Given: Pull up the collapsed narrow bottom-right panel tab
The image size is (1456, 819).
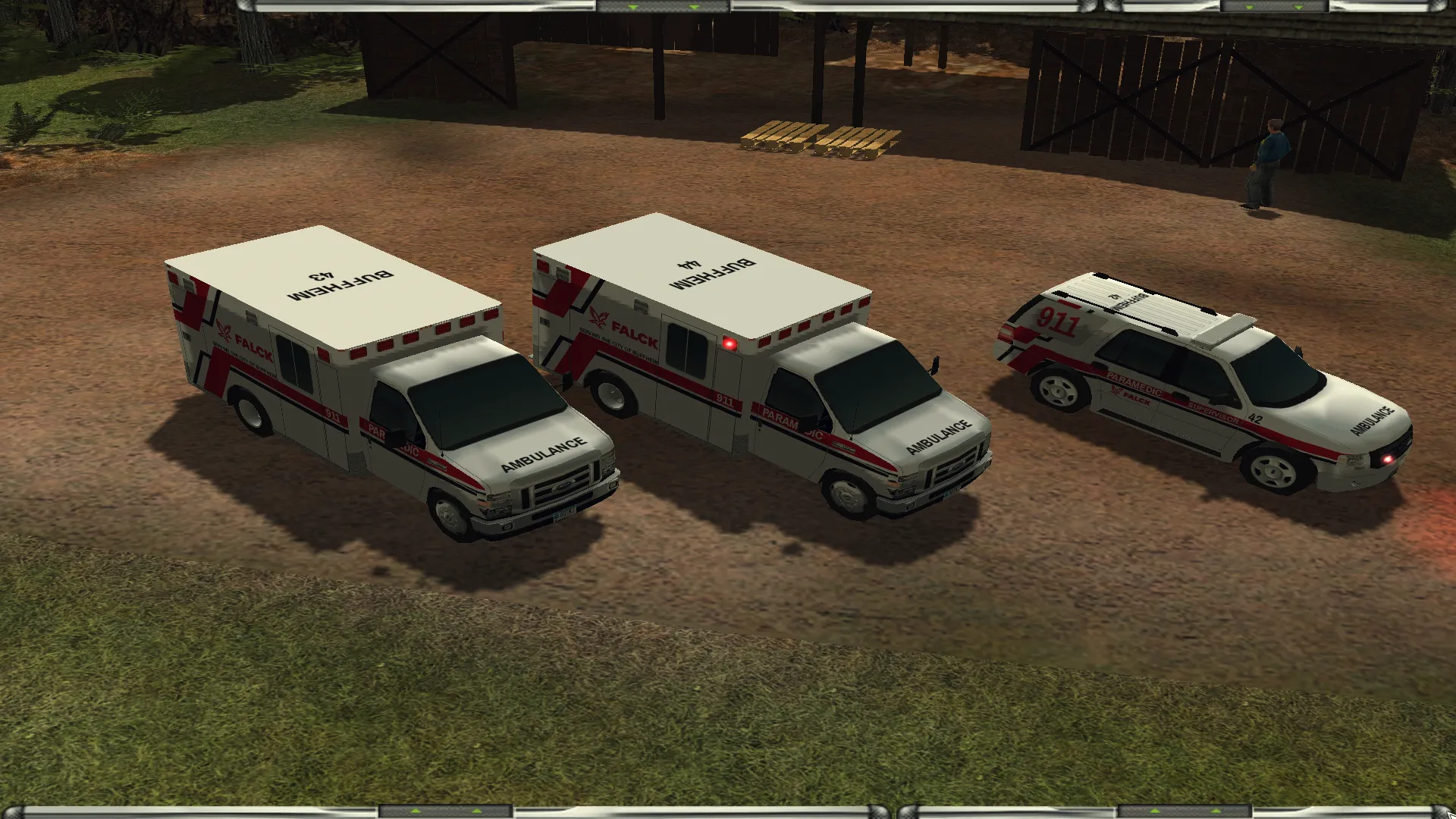Looking at the screenshot, I should [x=1185, y=812].
